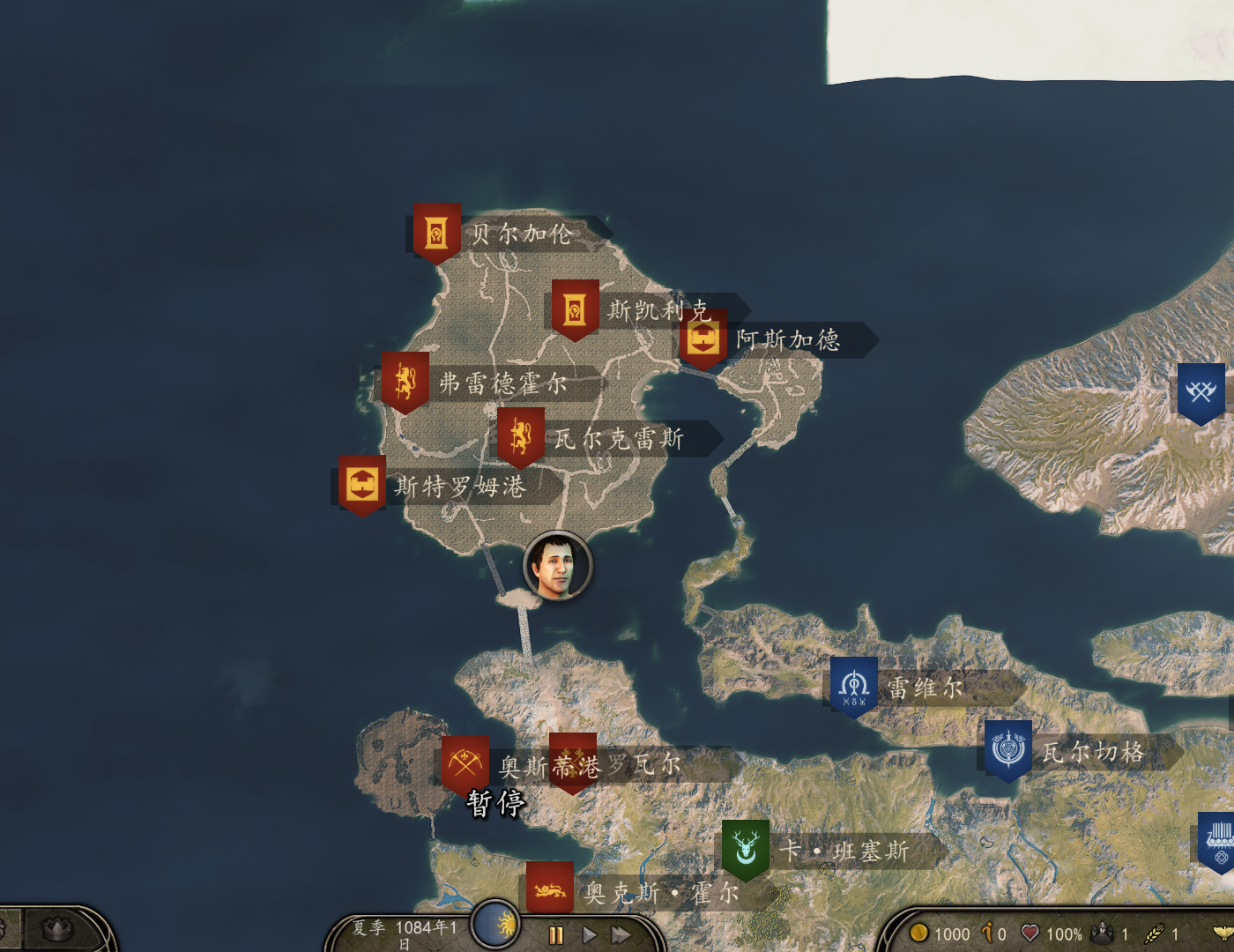Pause the campaign time
Screen dimensions: 1234x952
(556, 935)
